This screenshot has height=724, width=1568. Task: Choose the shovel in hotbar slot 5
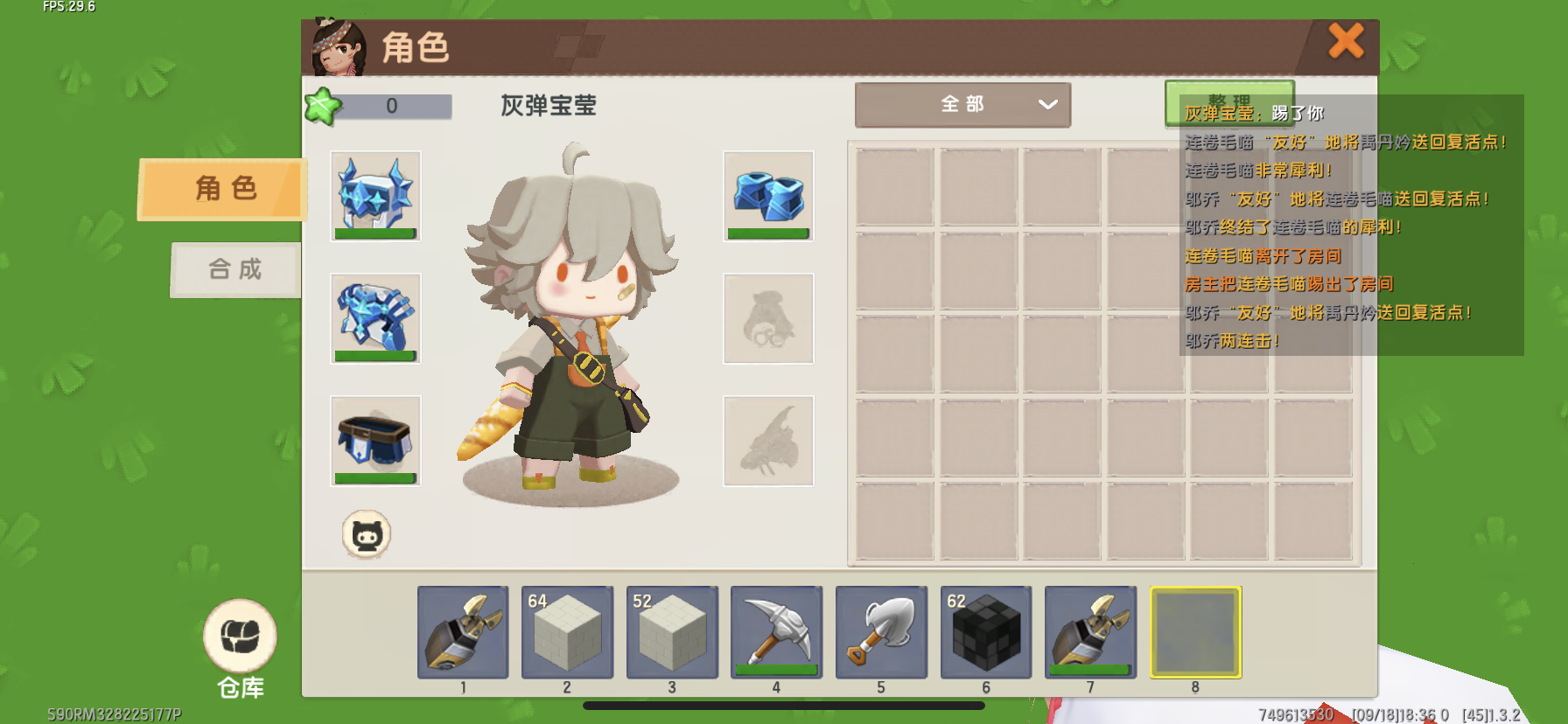pos(881,632)
